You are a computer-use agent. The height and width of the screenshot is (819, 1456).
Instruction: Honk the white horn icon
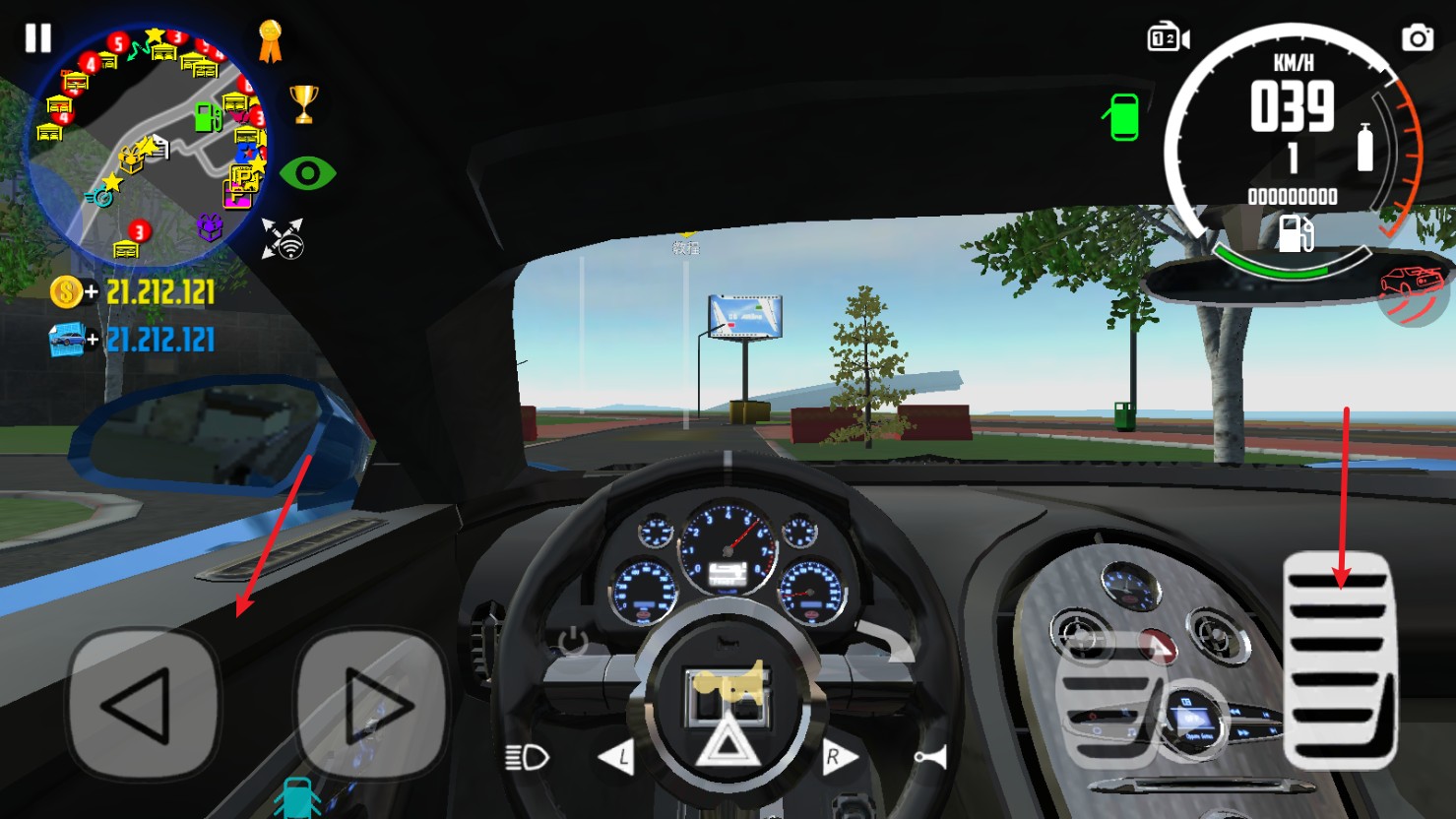coord(930,757)
